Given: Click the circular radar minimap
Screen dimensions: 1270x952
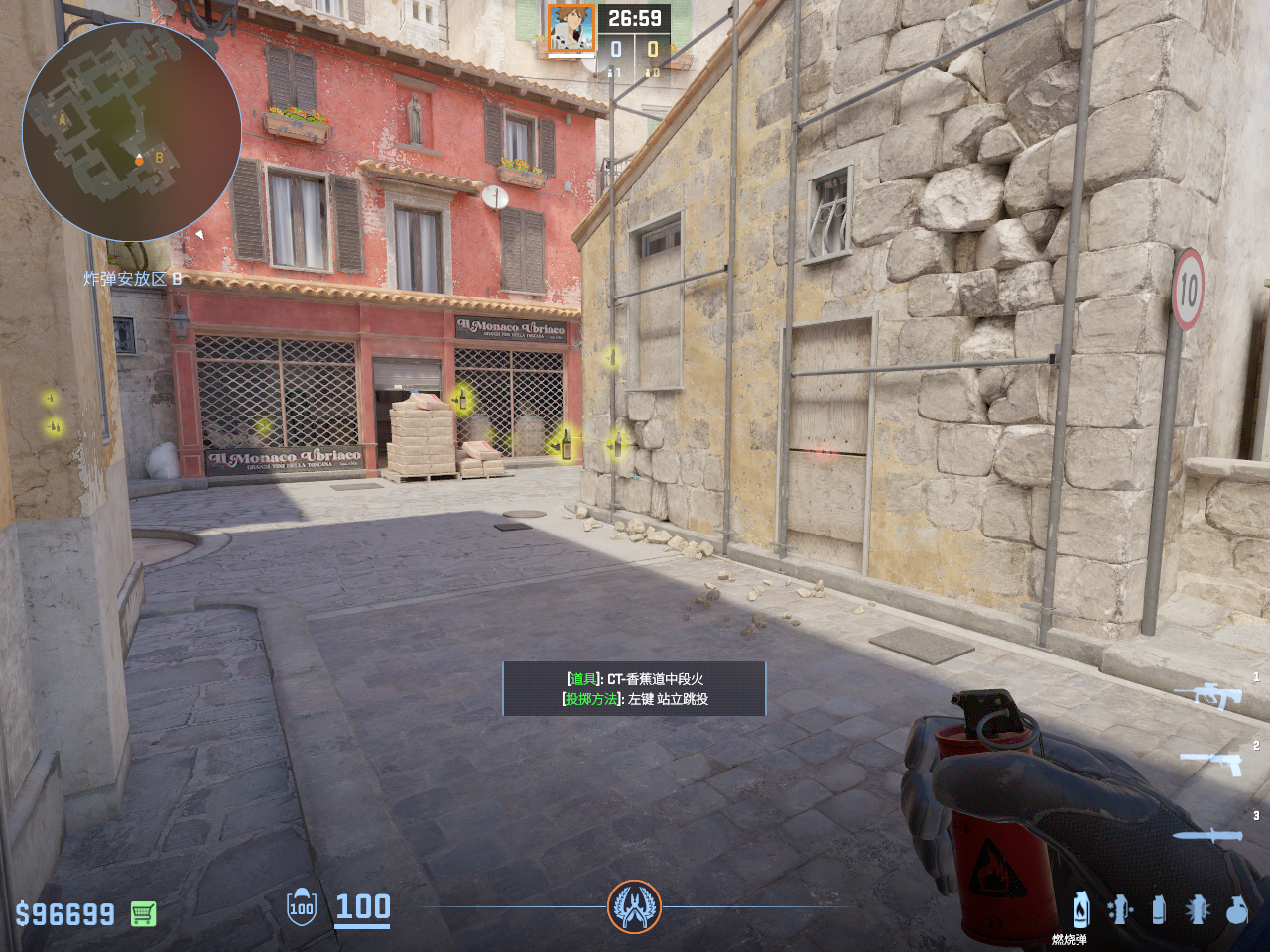Looking at the screenshot, I should click(x=132, y=132).
